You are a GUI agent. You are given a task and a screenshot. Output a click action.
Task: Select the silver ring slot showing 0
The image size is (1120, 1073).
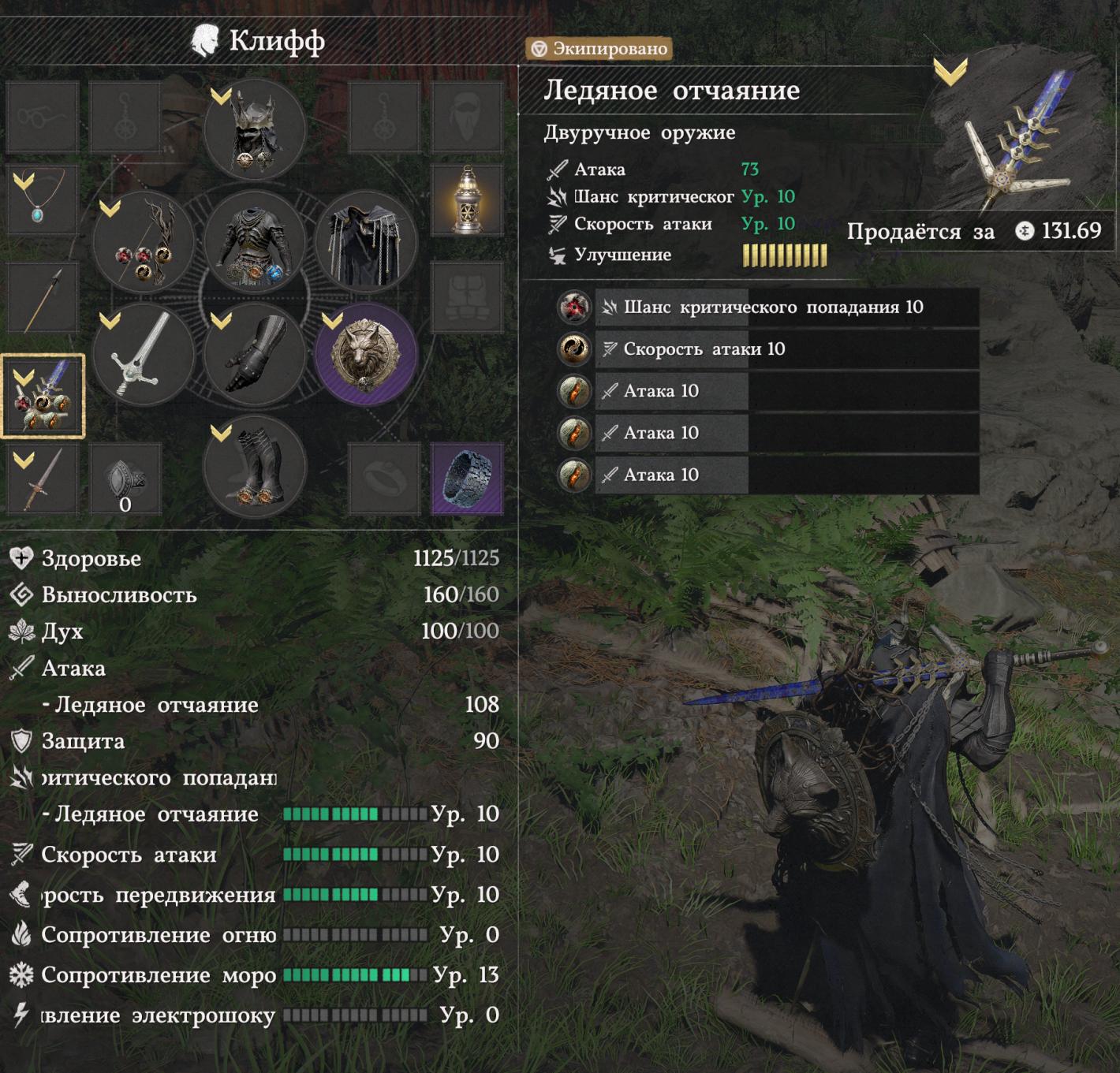[125, 478]
